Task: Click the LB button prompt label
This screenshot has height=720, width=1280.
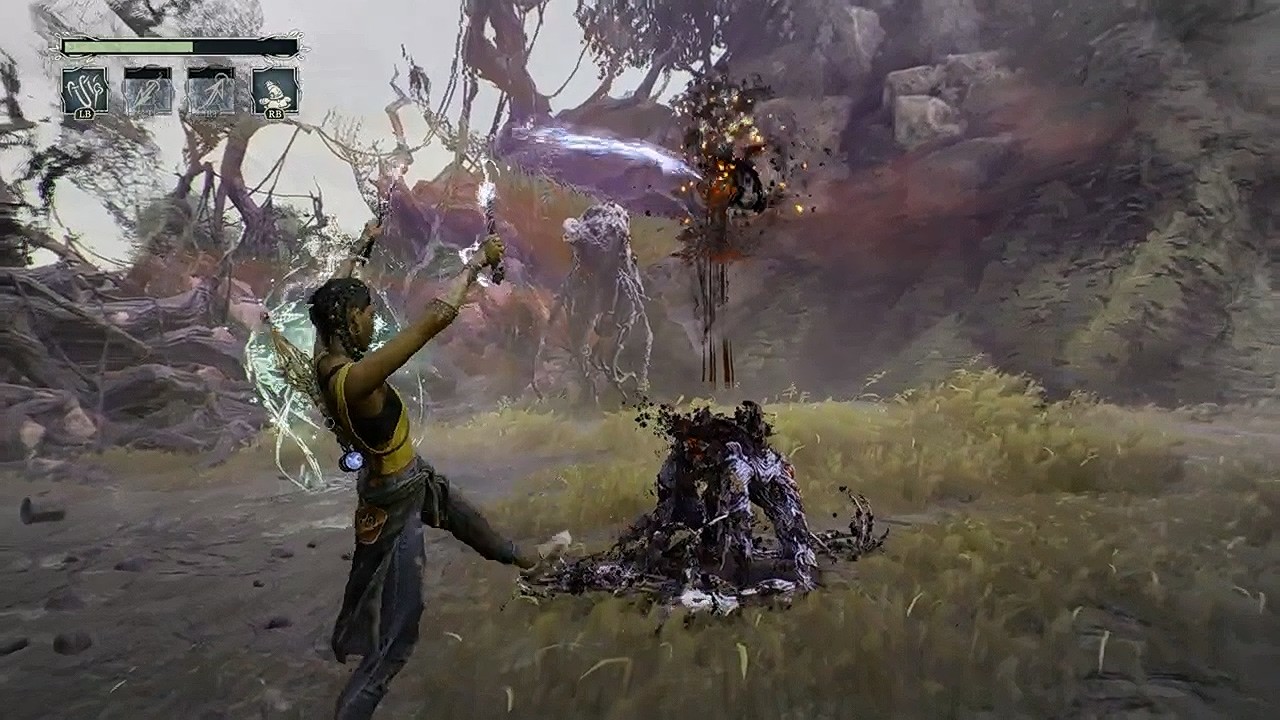Action: [85, 114]
